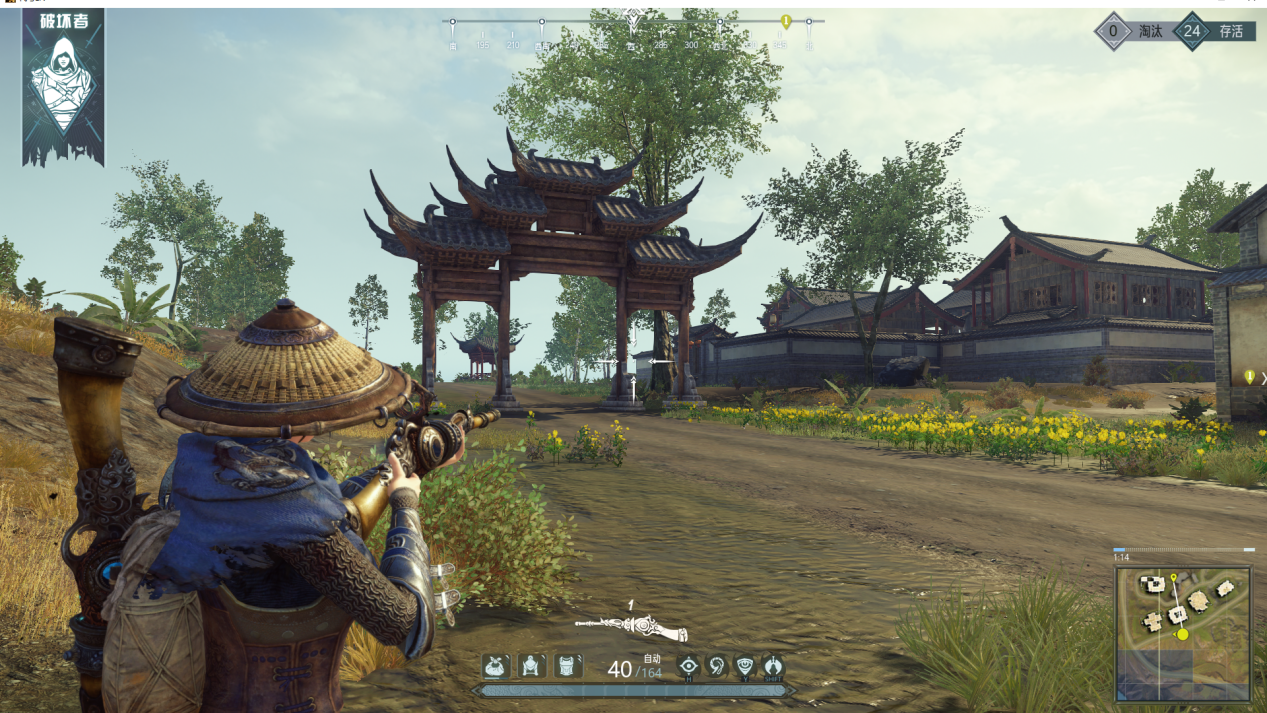
Task: Activate the eye shield skill icon
Action: coord(745,666)
